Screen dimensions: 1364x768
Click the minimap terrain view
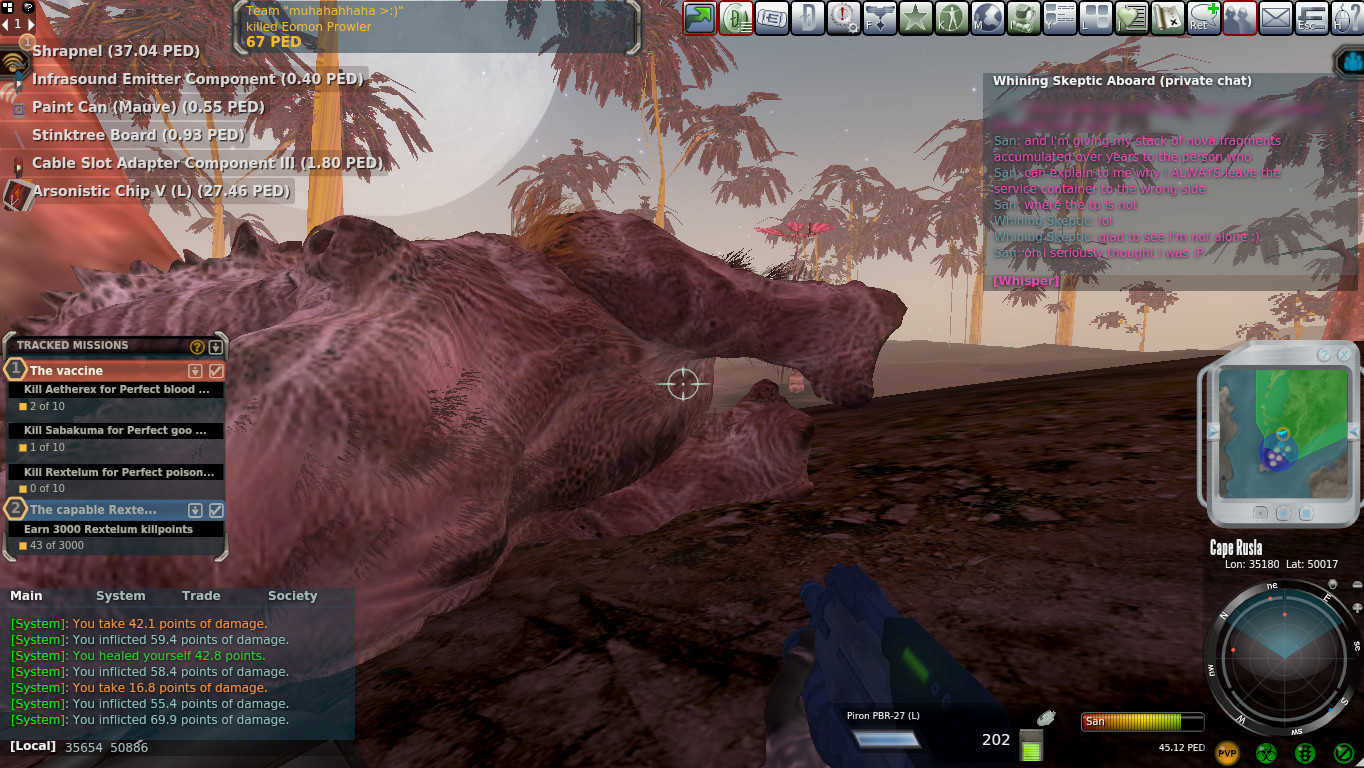1280,432
